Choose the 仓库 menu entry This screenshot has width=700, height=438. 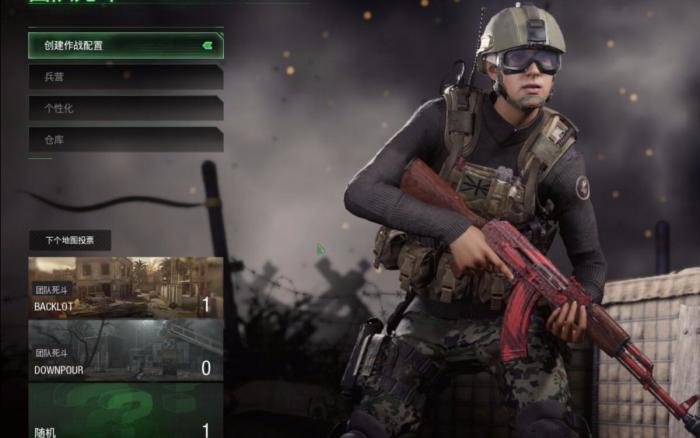click(125, 140)
